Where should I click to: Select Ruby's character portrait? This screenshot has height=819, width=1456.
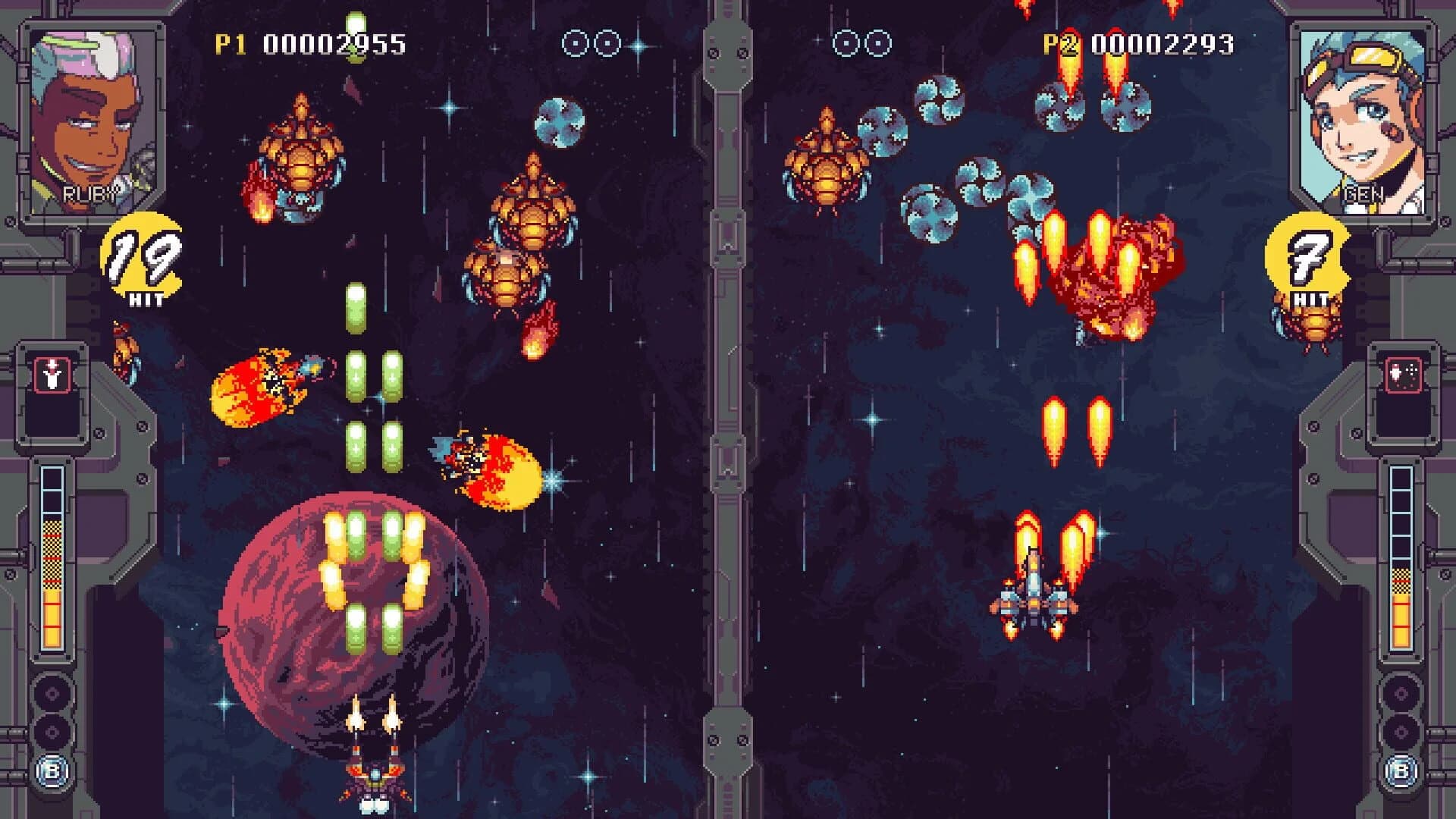tap(91, 118)
